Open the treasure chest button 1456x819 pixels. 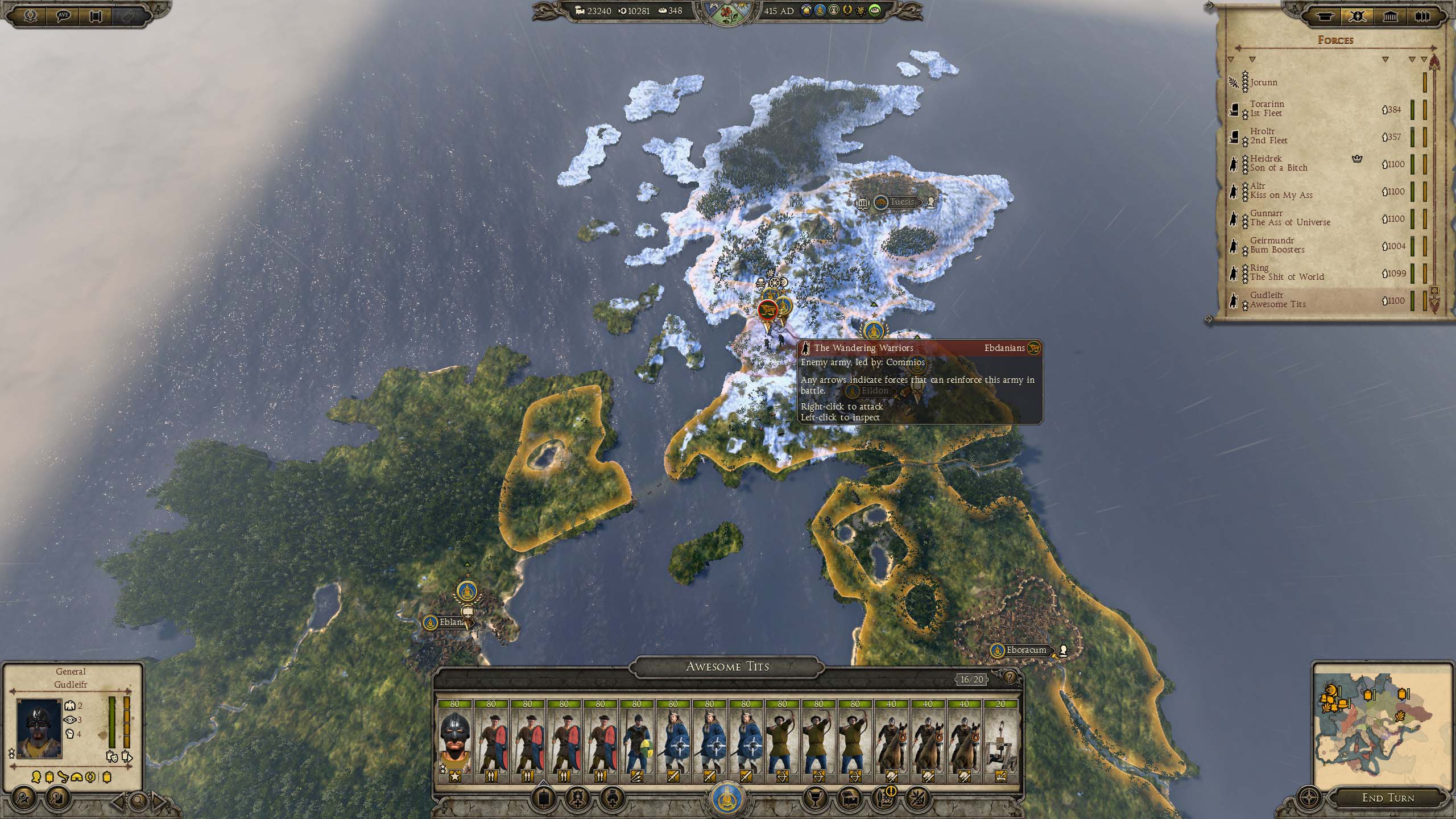tap(849, 799)
